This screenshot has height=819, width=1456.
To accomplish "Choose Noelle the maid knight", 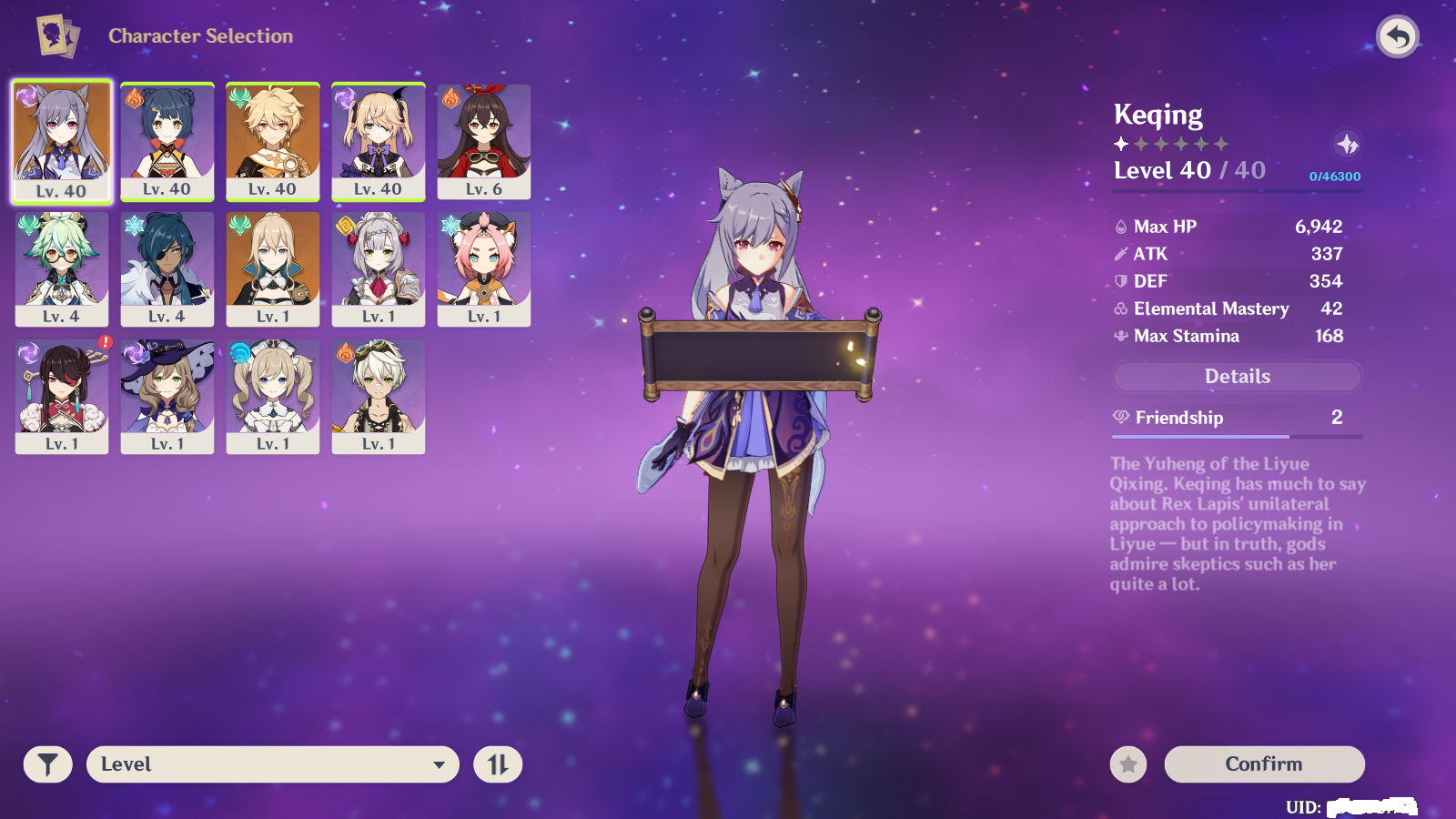I will (379, 268).
